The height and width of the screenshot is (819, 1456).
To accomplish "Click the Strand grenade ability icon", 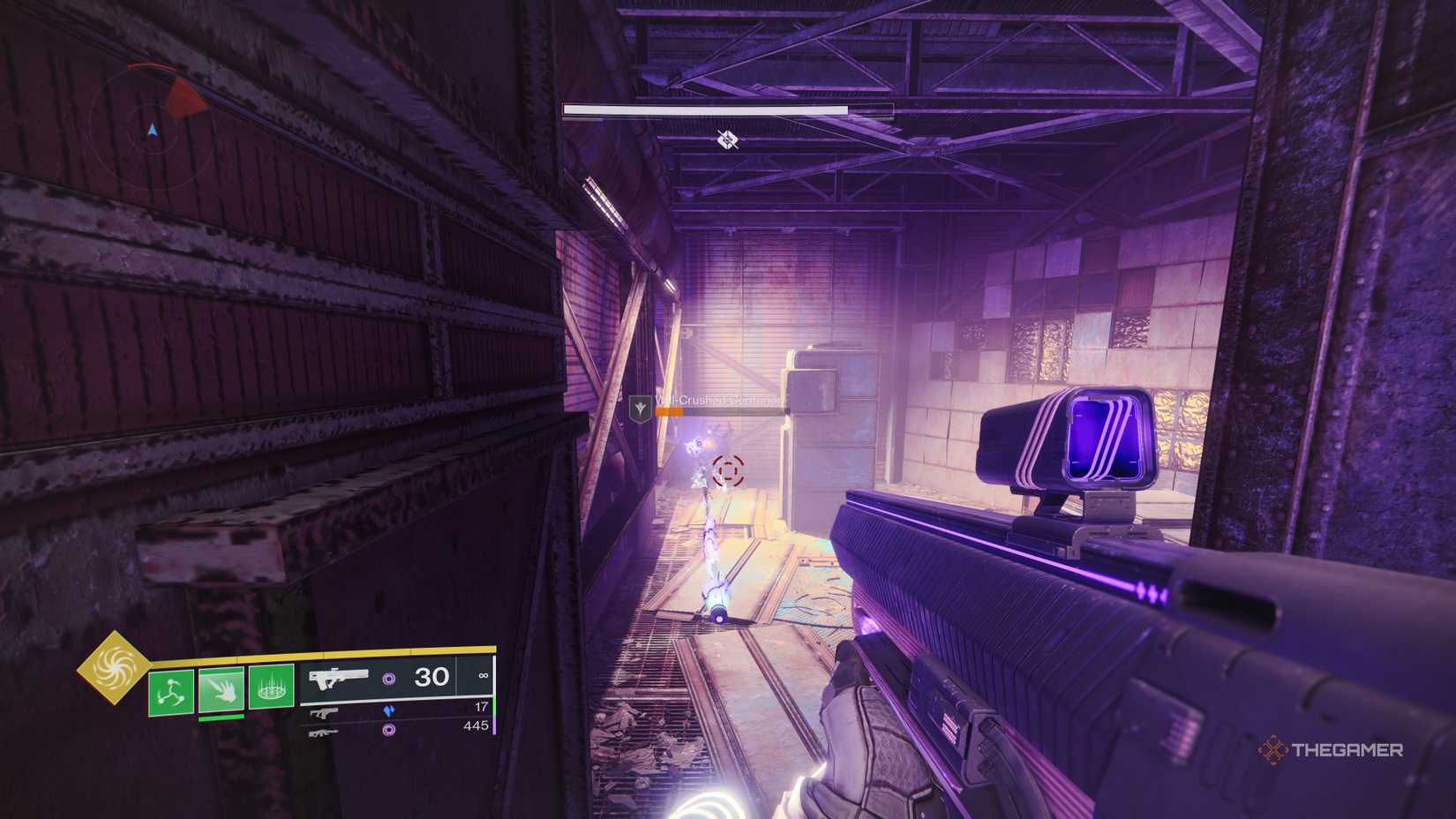I will tap(172, 690).
